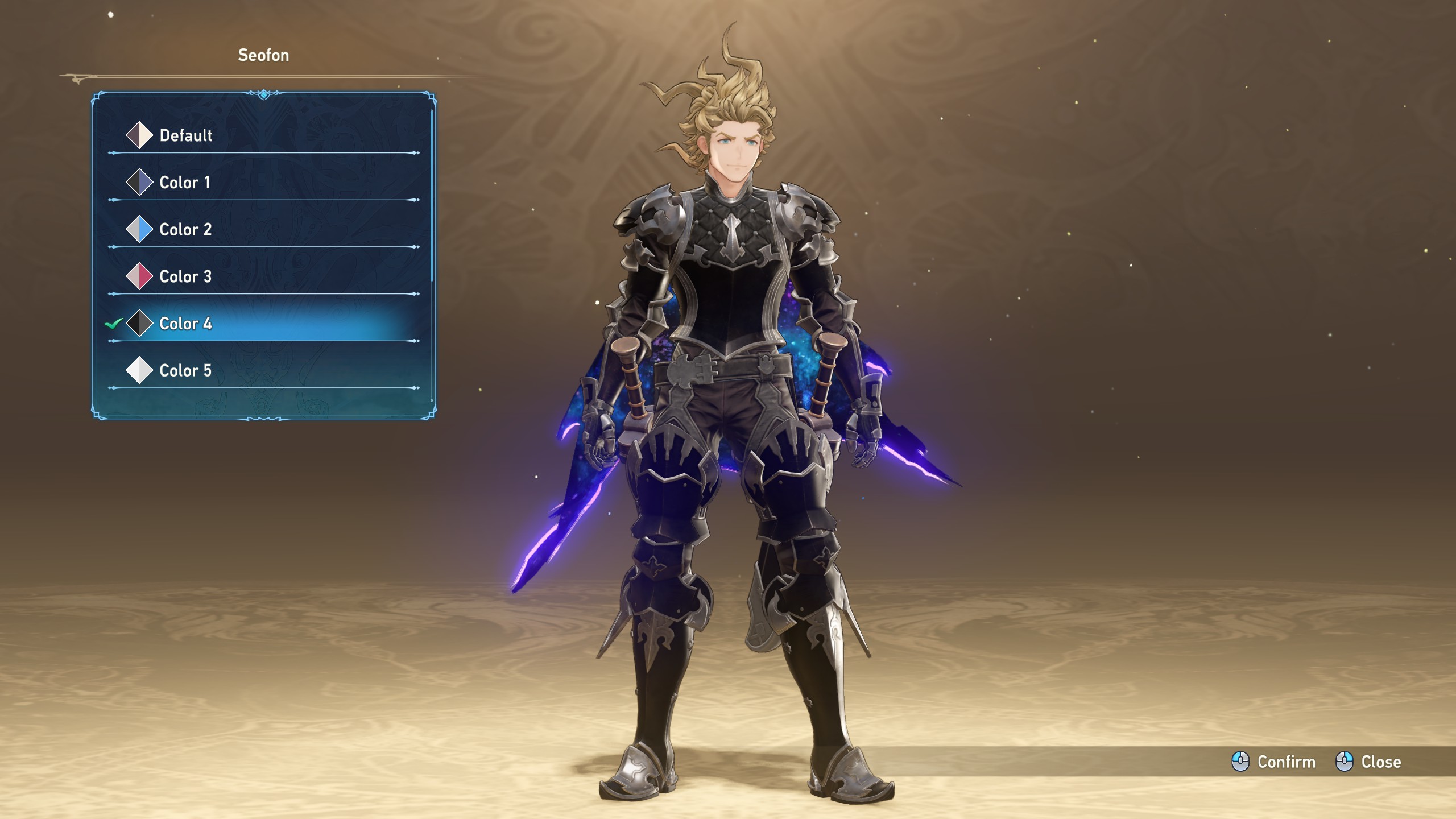Confirm the color selection
The image size is (1456, 819).
pyautogui.click(x=1274, y=762)
